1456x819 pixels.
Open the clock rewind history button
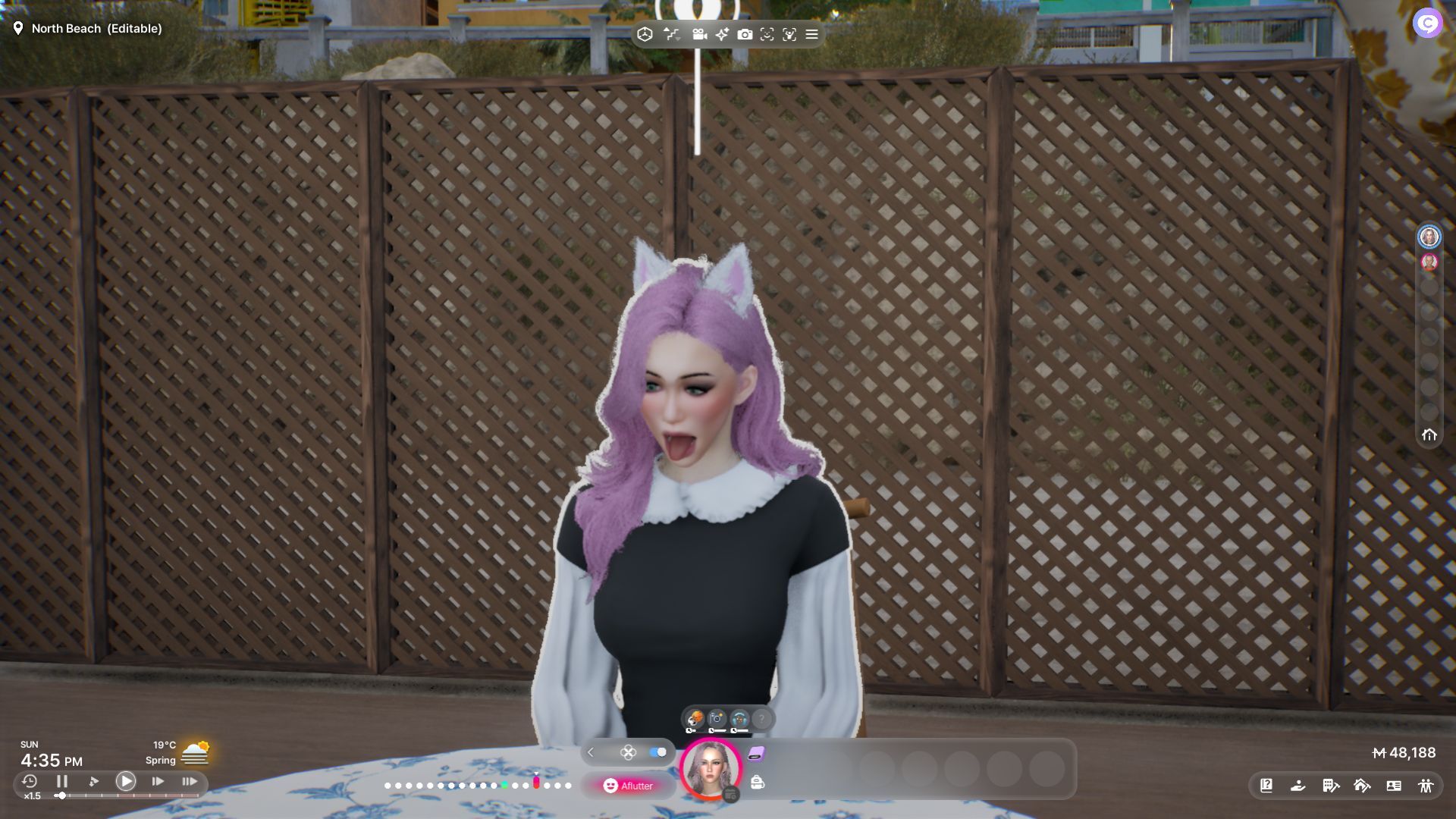click(x=30, y=781)
